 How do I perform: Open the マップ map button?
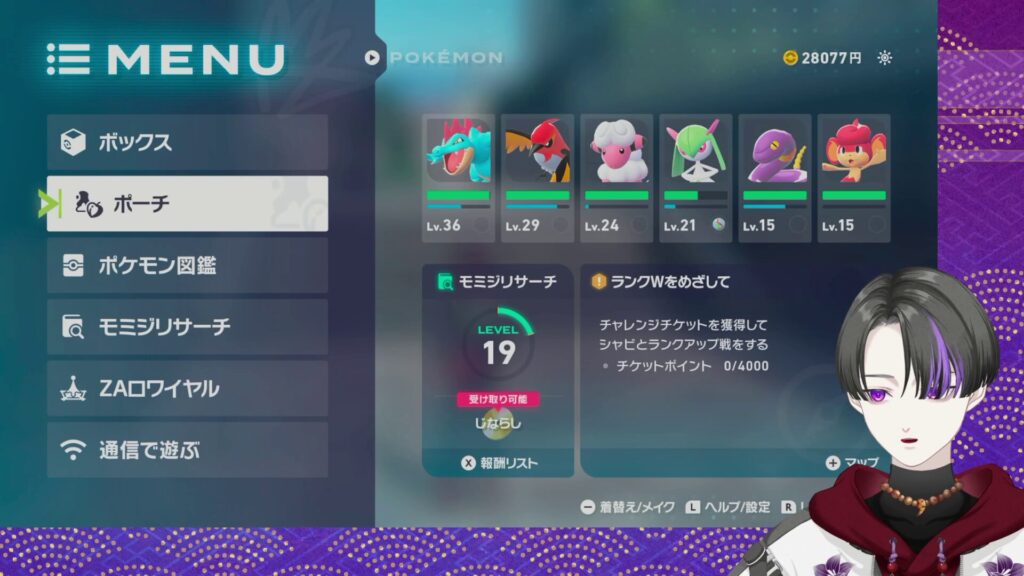point(852,463)
